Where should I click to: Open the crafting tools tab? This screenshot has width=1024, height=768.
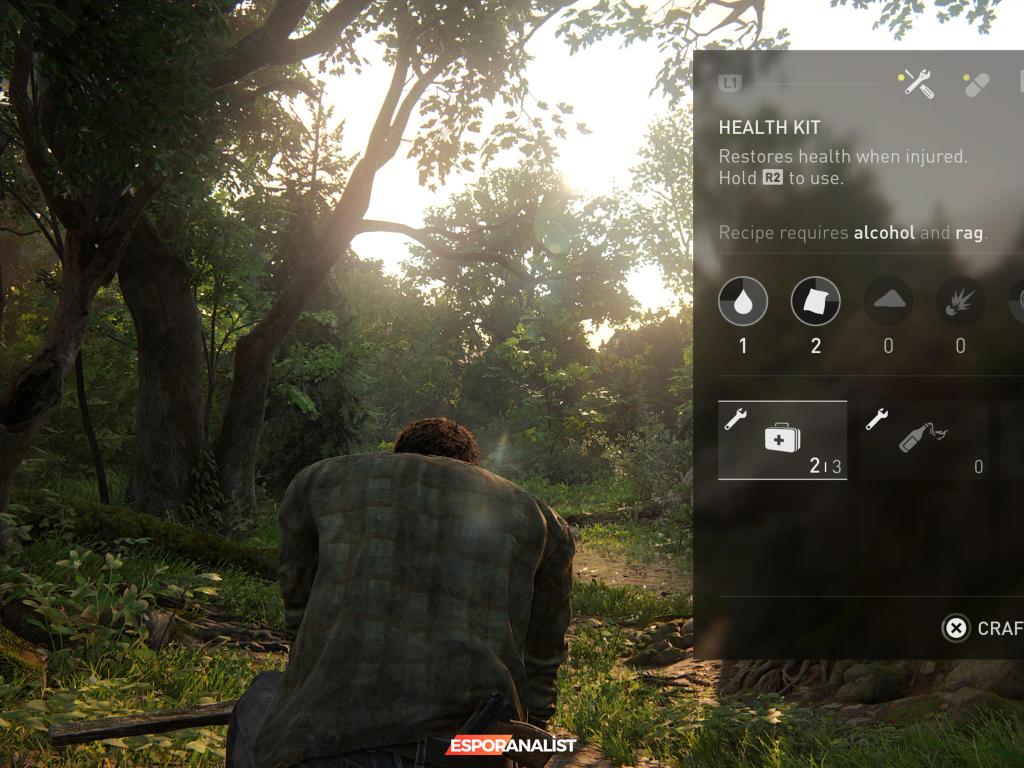(917, 84)
